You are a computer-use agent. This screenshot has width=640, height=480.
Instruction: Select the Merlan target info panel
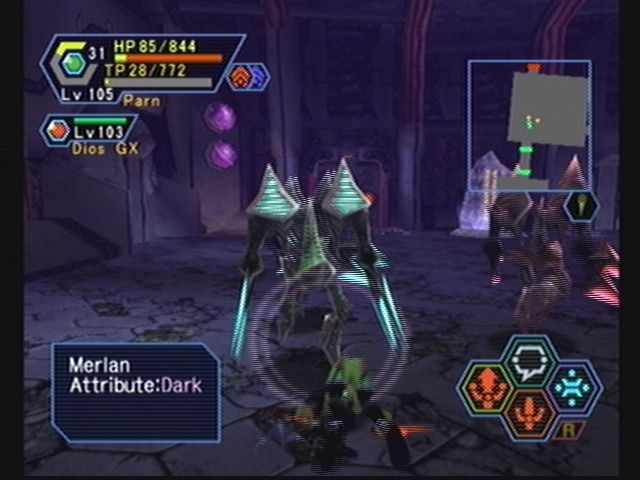click(x=136, y=392)
